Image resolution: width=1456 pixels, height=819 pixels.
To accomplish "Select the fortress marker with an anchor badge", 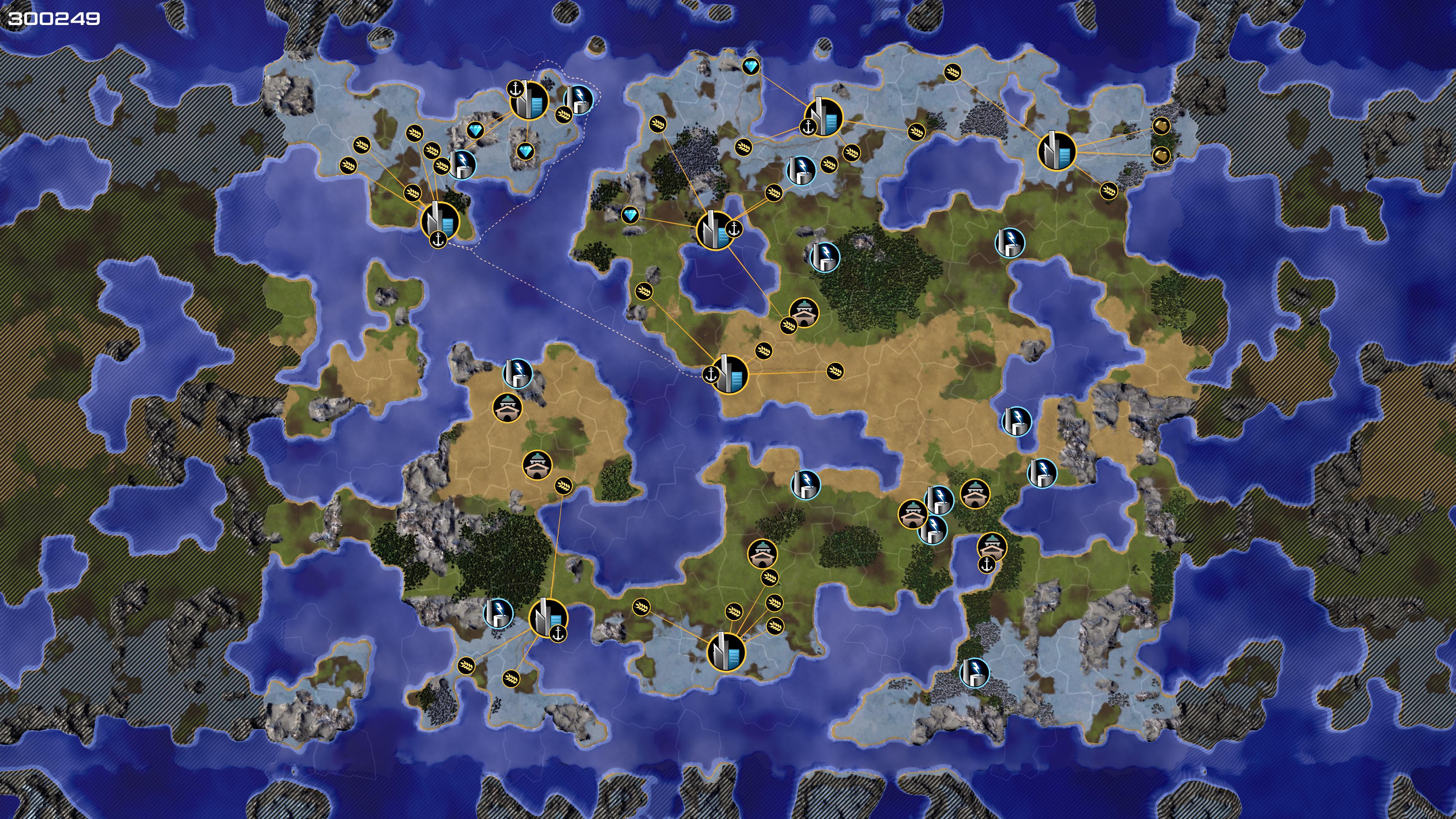I will pos(992,547).
